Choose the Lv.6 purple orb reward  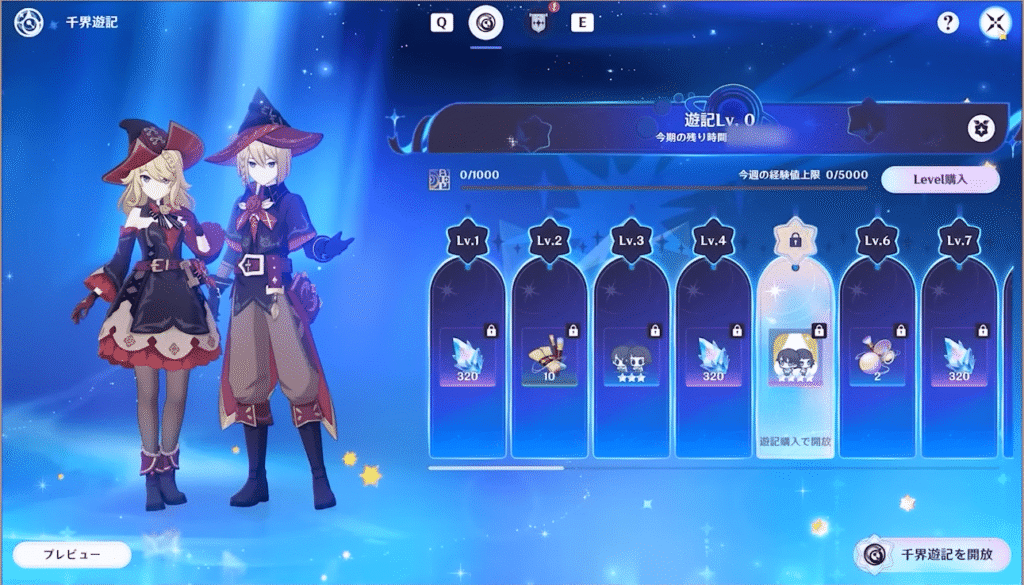click(878, 356)
